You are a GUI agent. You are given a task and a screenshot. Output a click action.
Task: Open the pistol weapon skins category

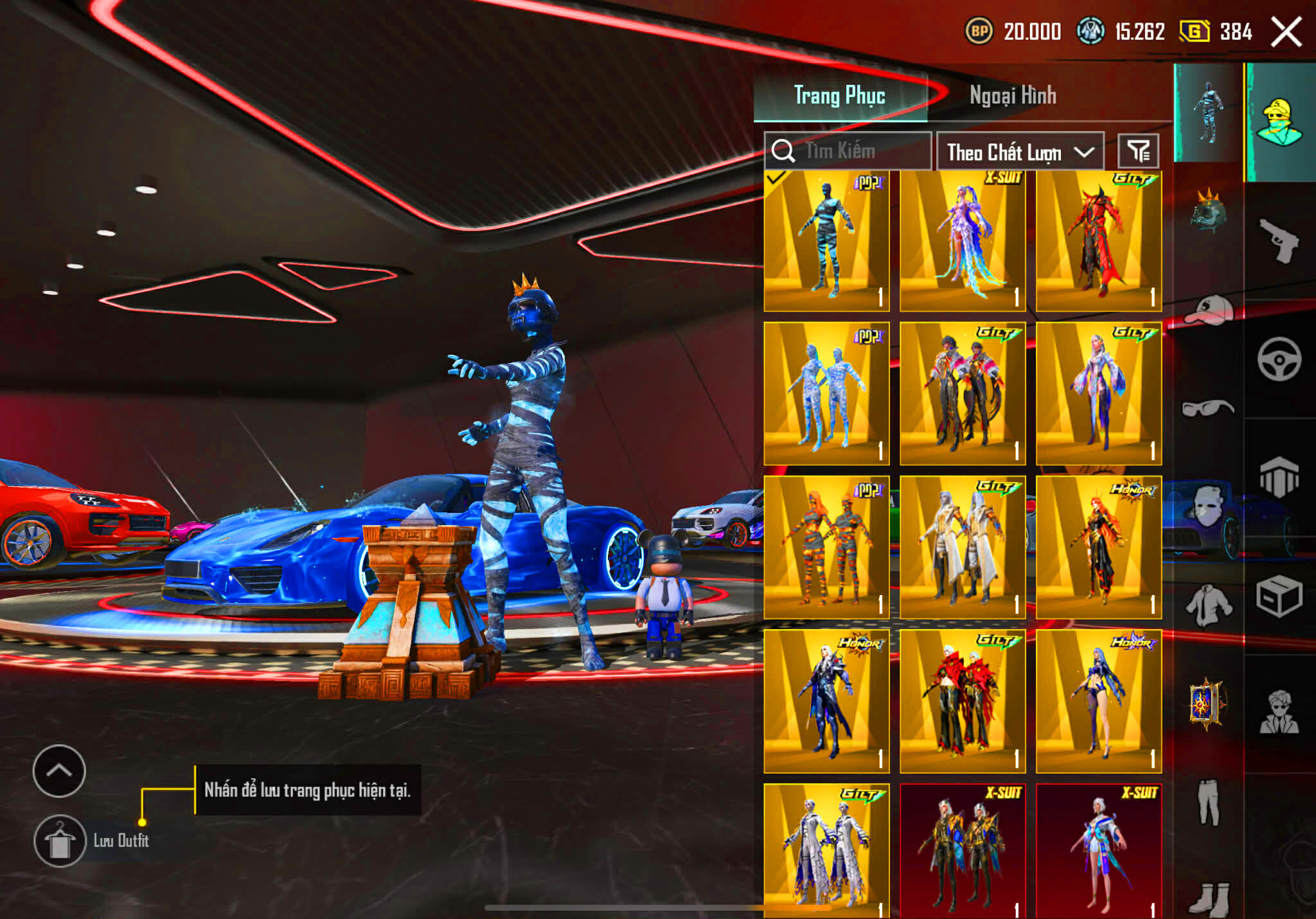click(x=1279, y=241)
